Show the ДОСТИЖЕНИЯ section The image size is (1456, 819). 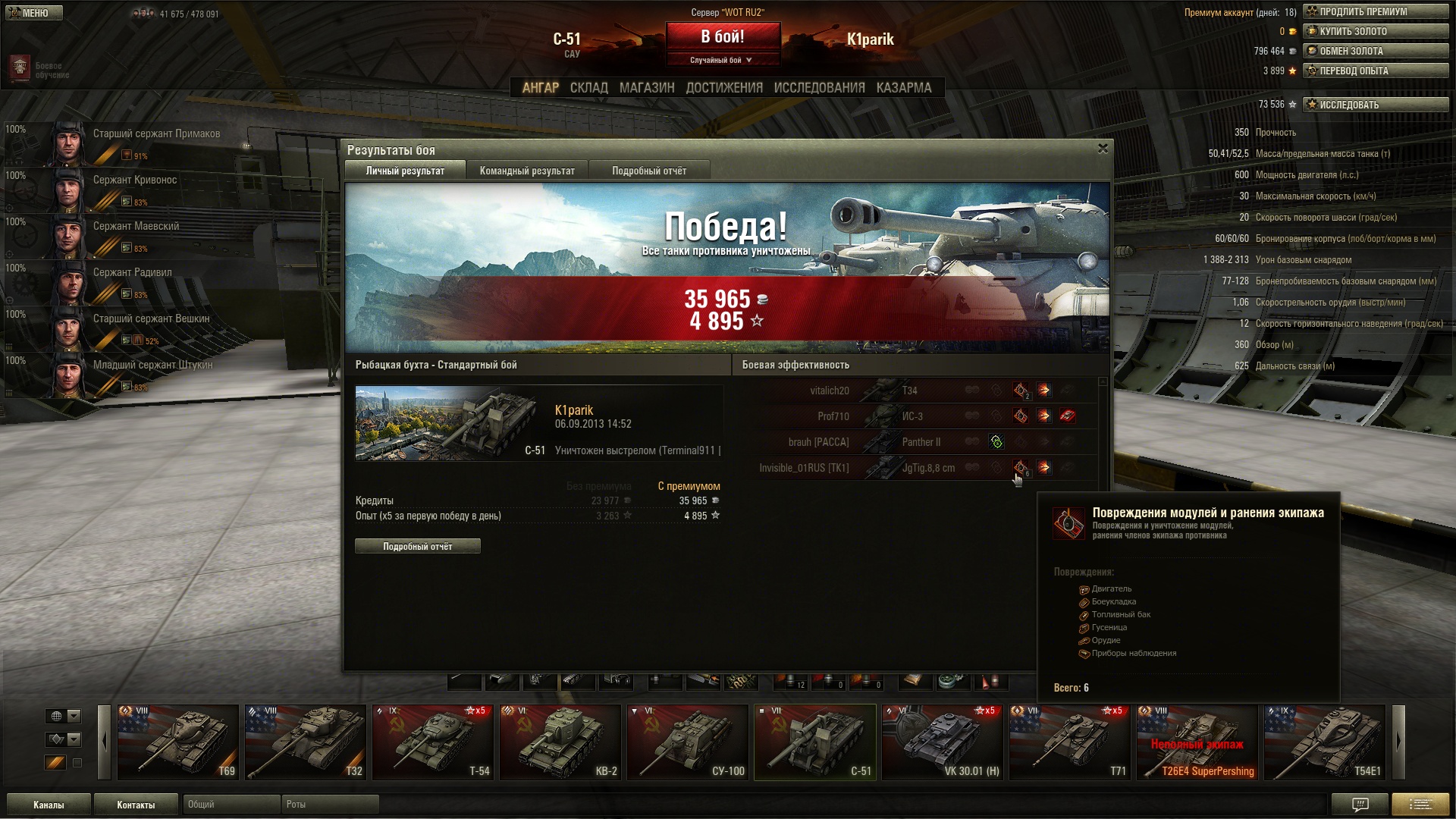(x=723, y=88)
